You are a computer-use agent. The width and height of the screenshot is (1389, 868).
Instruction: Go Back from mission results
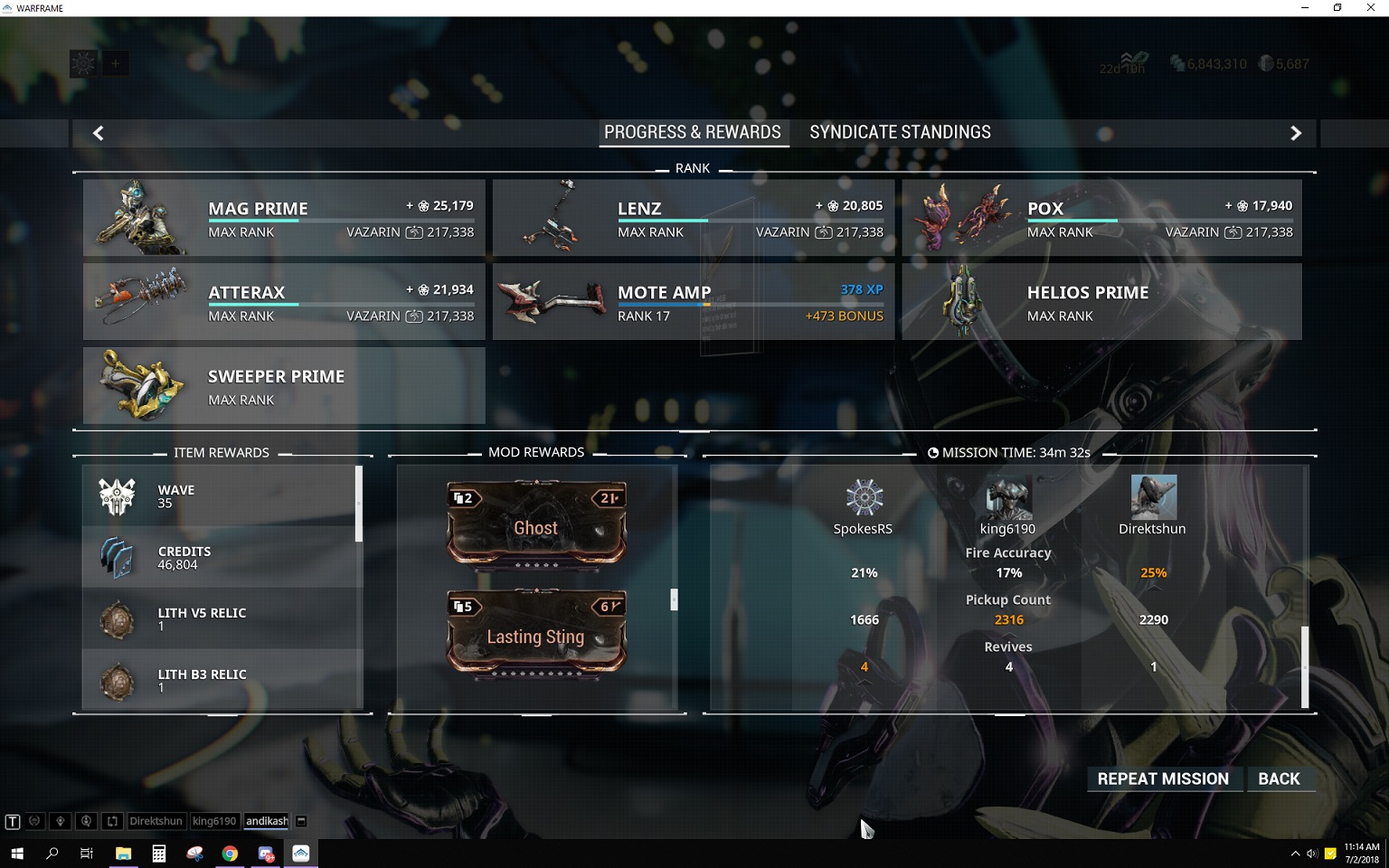point(1279,778)
